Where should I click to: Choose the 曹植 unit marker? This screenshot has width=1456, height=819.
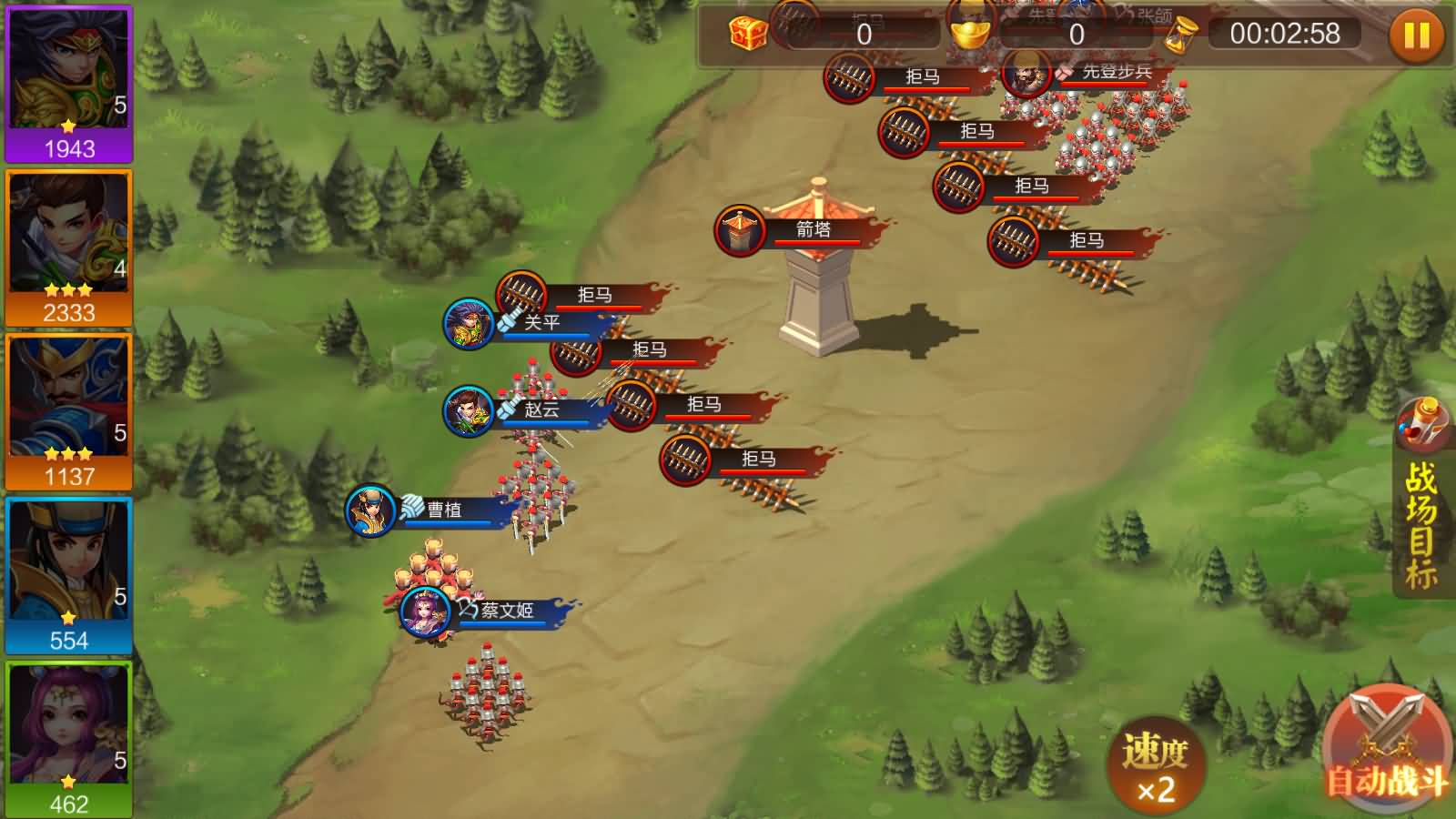tap(371, 511)
